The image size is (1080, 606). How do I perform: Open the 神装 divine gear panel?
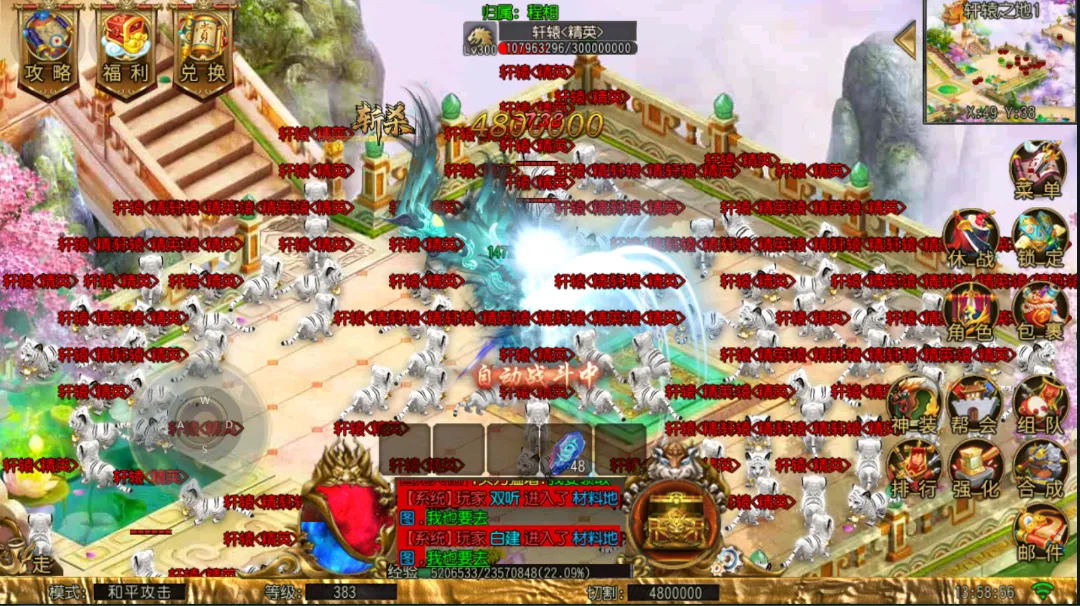pyautogui.click(x=913, y=405)
